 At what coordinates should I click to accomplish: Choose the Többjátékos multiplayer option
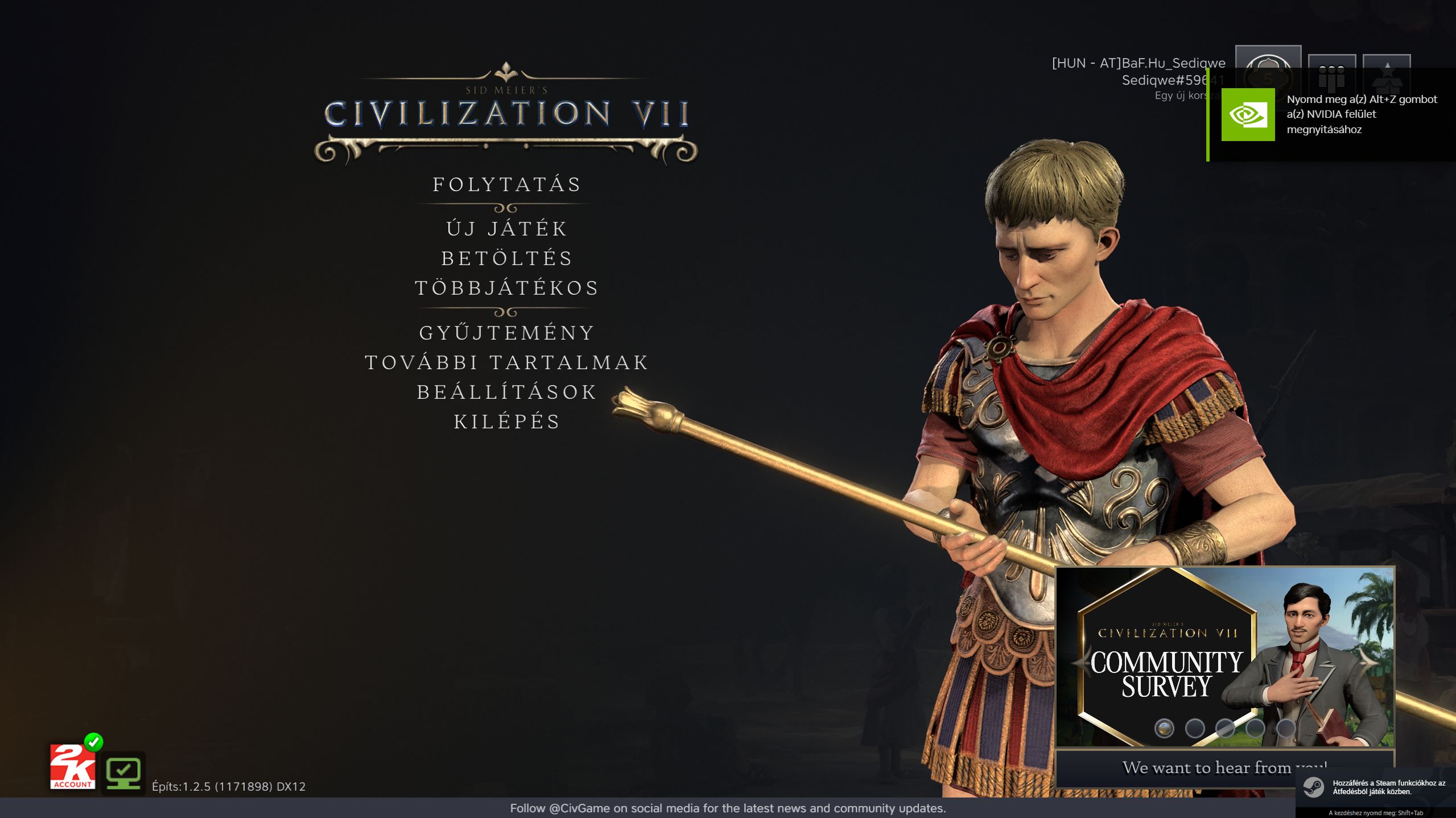coord(506,288)
